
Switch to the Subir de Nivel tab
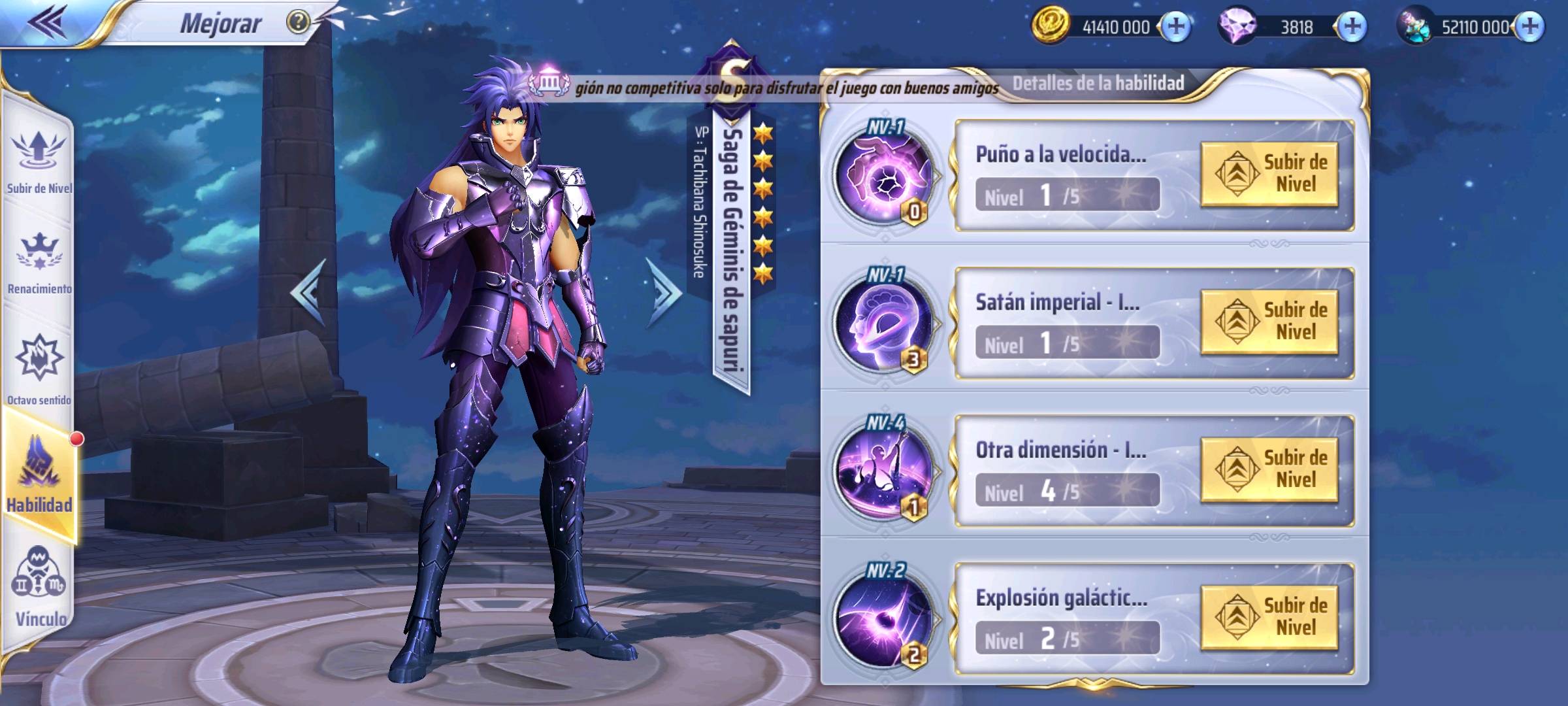click(39, 160)
